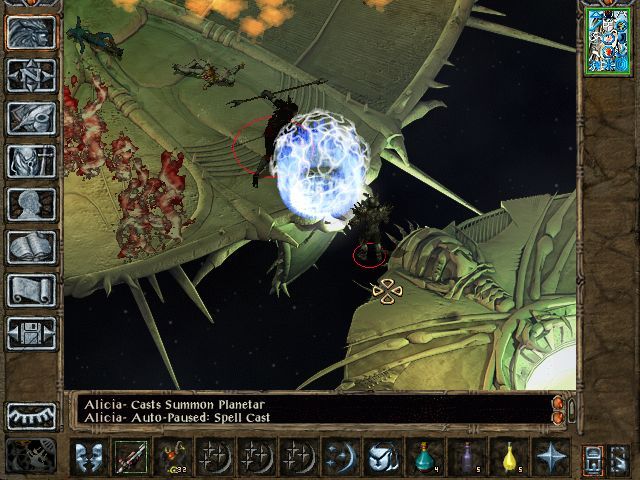Use the purple potion quick item
The image size is (640, 480).
pyautogui.click(x=466, y=457)
